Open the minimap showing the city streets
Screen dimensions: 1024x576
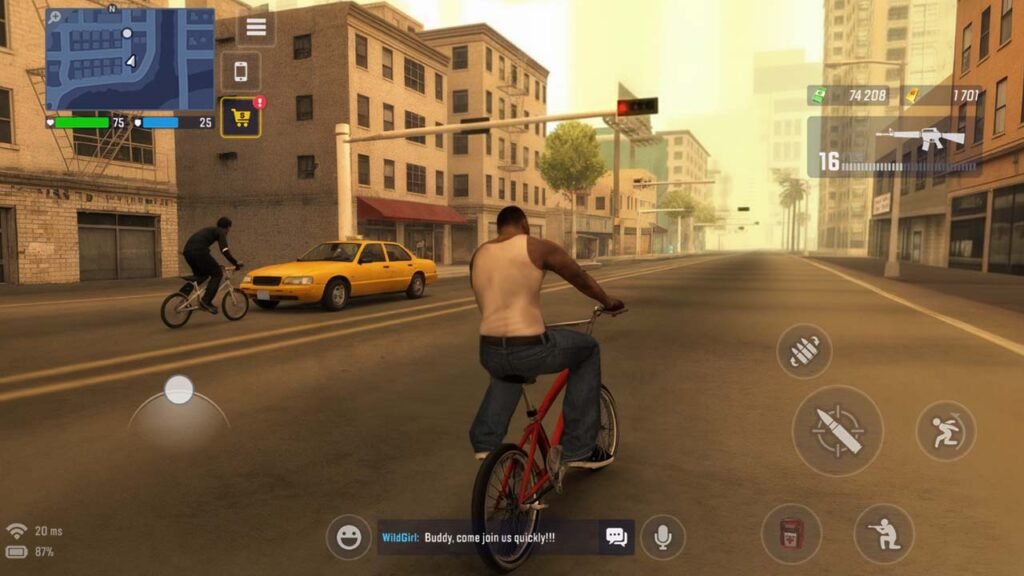(x=130, y=60)
